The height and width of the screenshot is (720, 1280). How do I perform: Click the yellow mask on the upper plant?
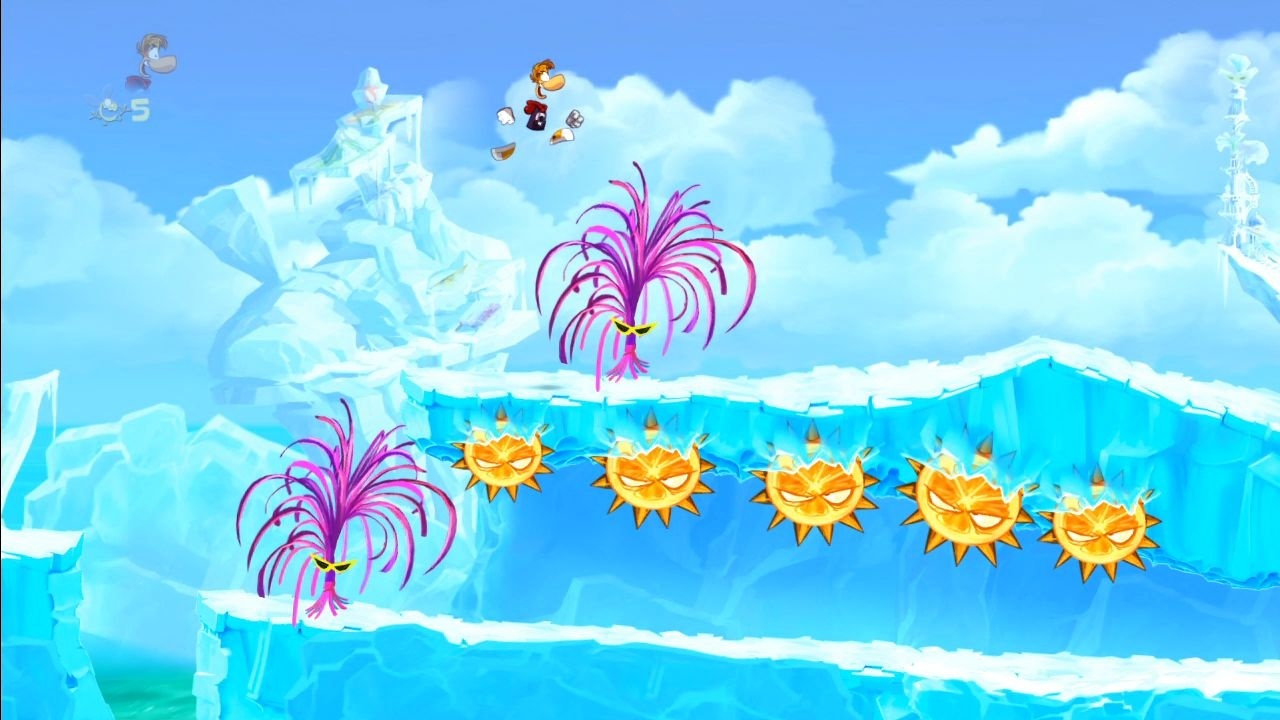click(637, 328)
